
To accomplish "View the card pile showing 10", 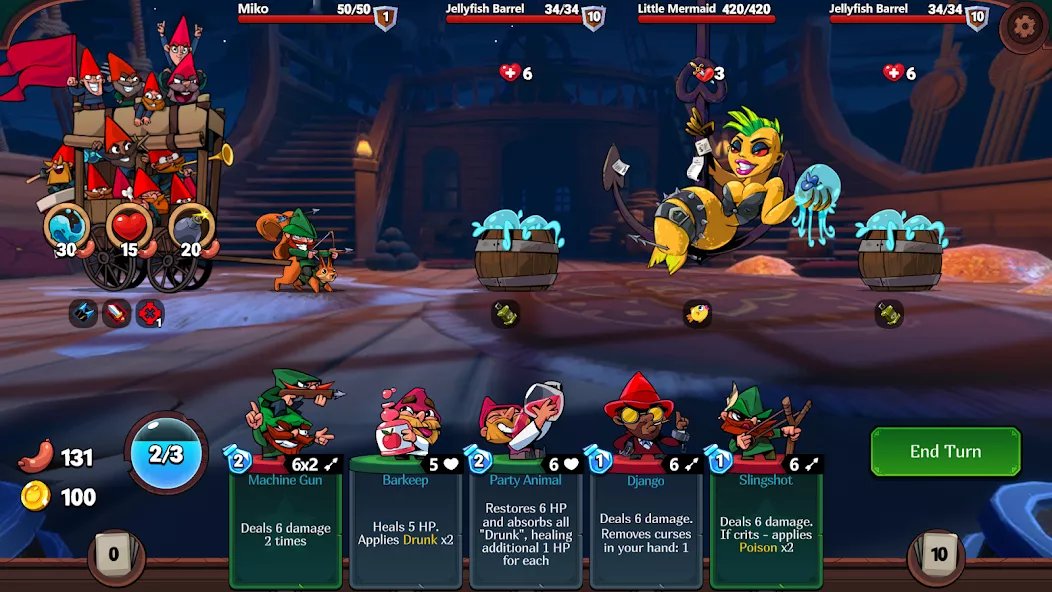I will [938, 555].
